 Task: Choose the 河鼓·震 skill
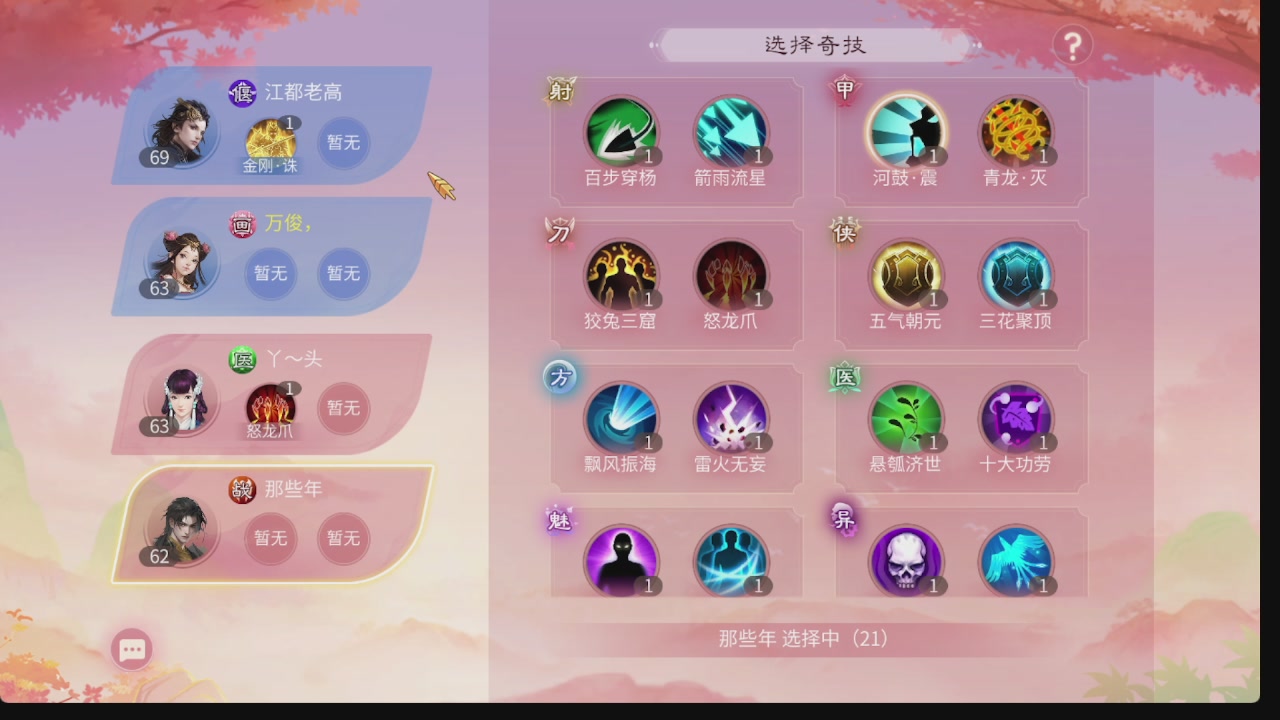tap(906, 131)
